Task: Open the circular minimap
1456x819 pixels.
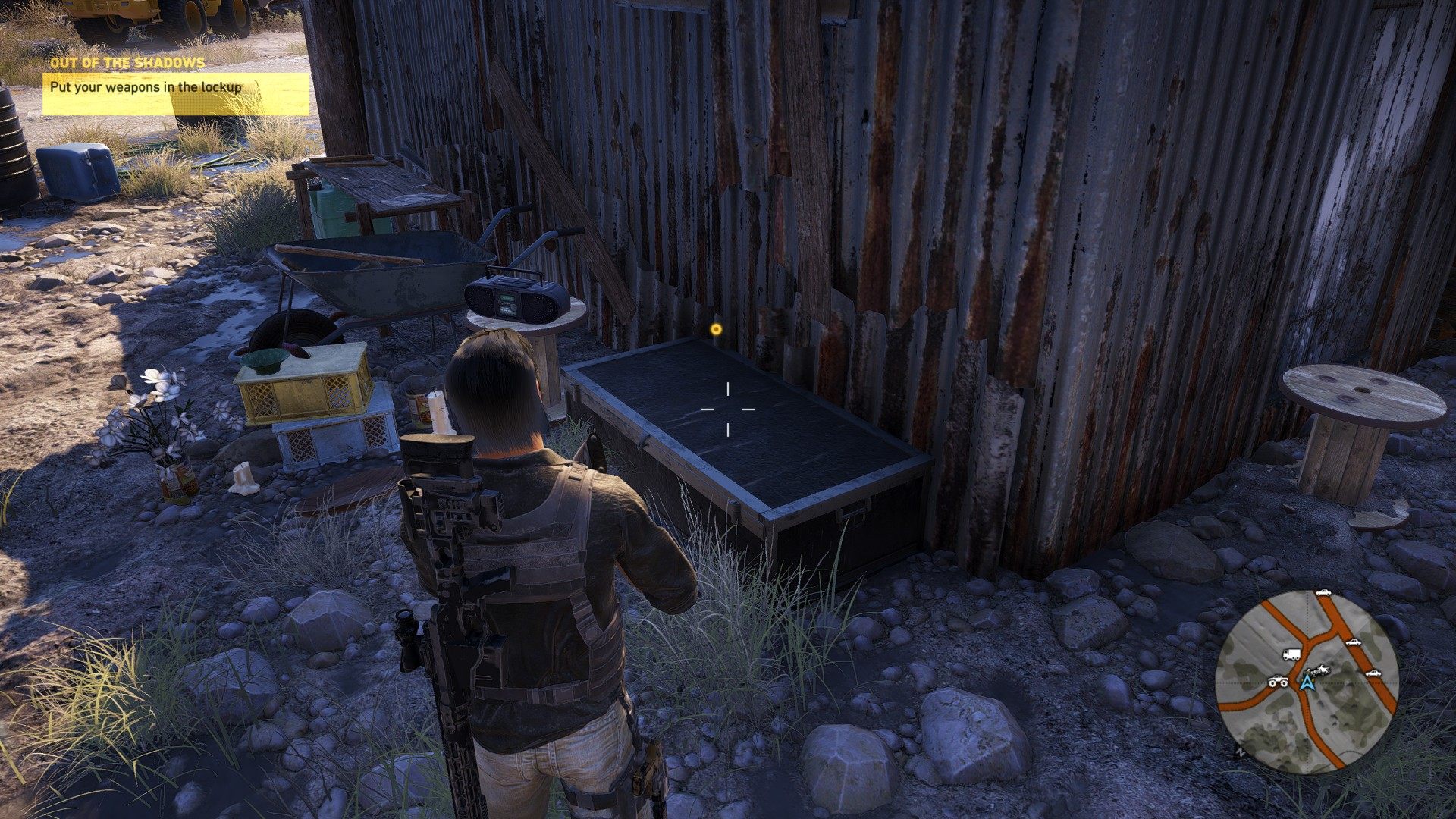Action: [1306, 681]
